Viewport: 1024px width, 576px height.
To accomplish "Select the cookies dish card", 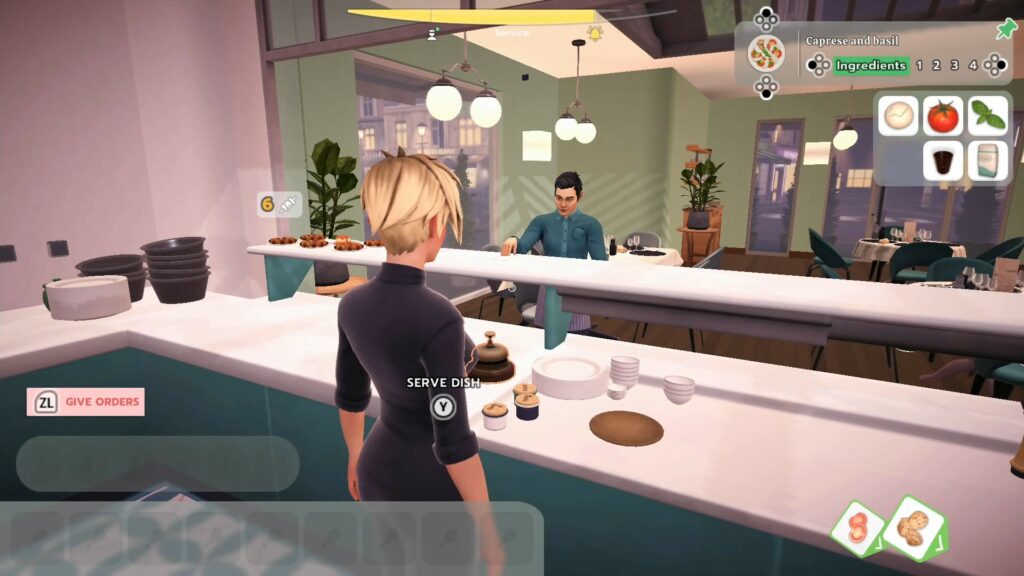I will (914, 528).
